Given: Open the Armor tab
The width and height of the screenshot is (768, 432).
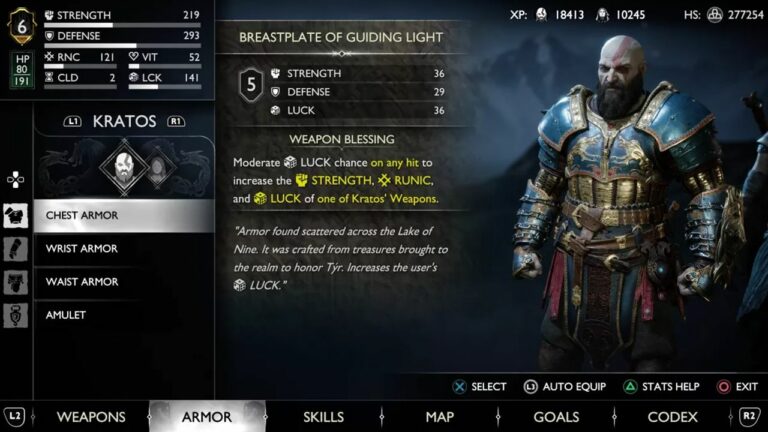Looking at the screenshot, I should [x=207, y=417].
